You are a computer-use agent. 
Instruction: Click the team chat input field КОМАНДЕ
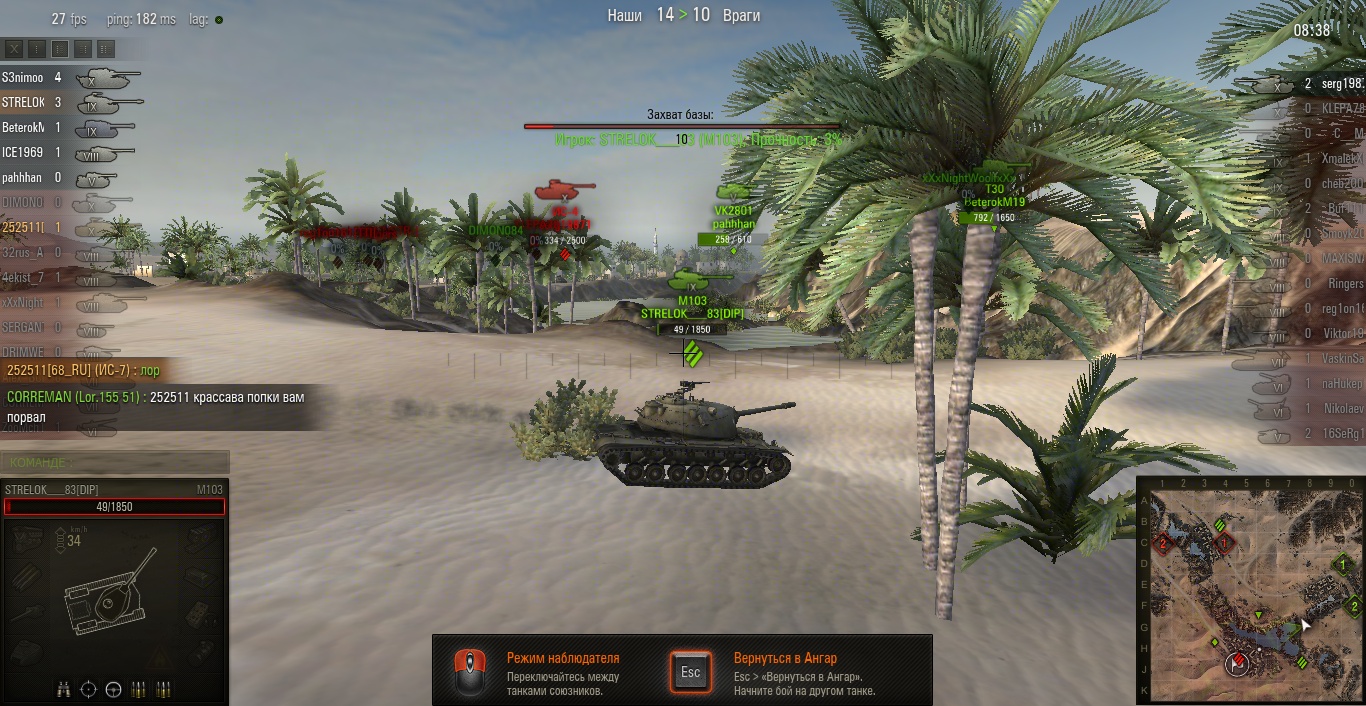[115, 462]
